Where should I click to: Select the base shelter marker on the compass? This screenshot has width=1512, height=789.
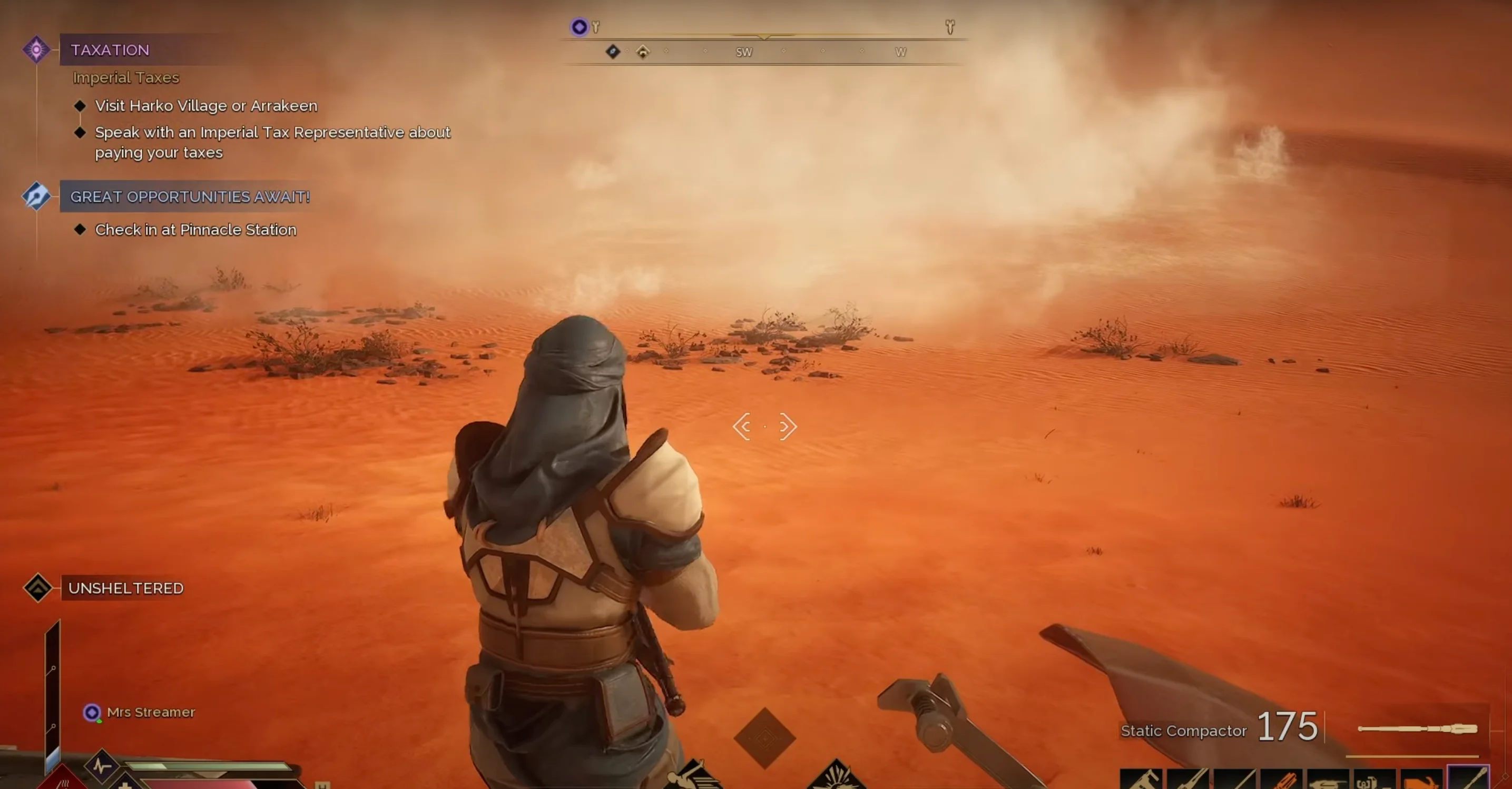(x=643, y=52)
